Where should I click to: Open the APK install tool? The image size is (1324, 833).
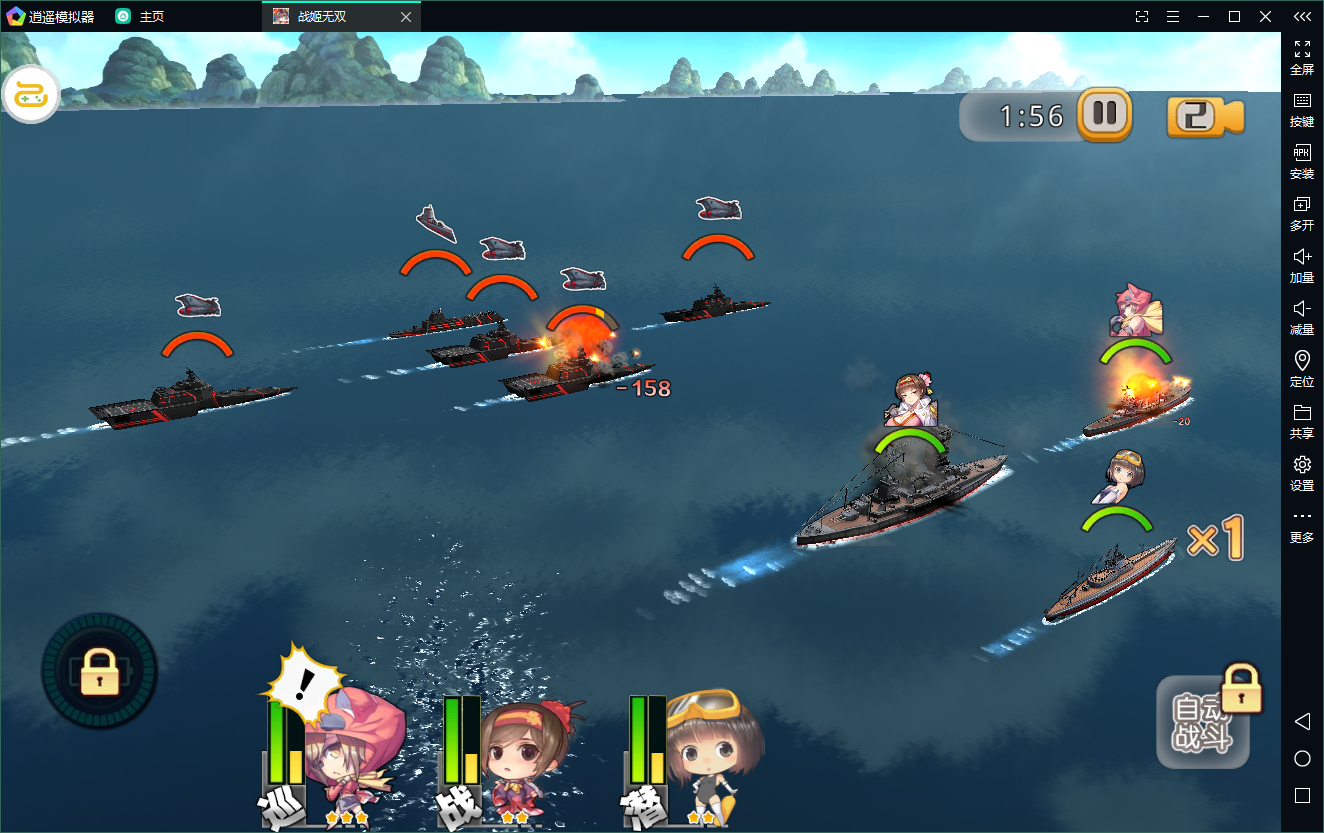coord(1302,162)
